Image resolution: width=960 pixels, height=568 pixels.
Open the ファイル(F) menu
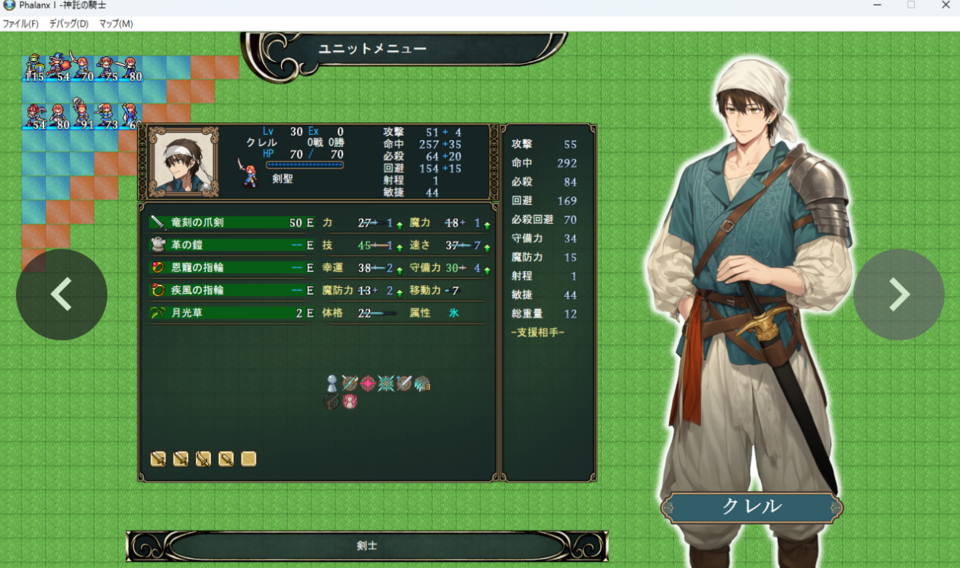21,24
